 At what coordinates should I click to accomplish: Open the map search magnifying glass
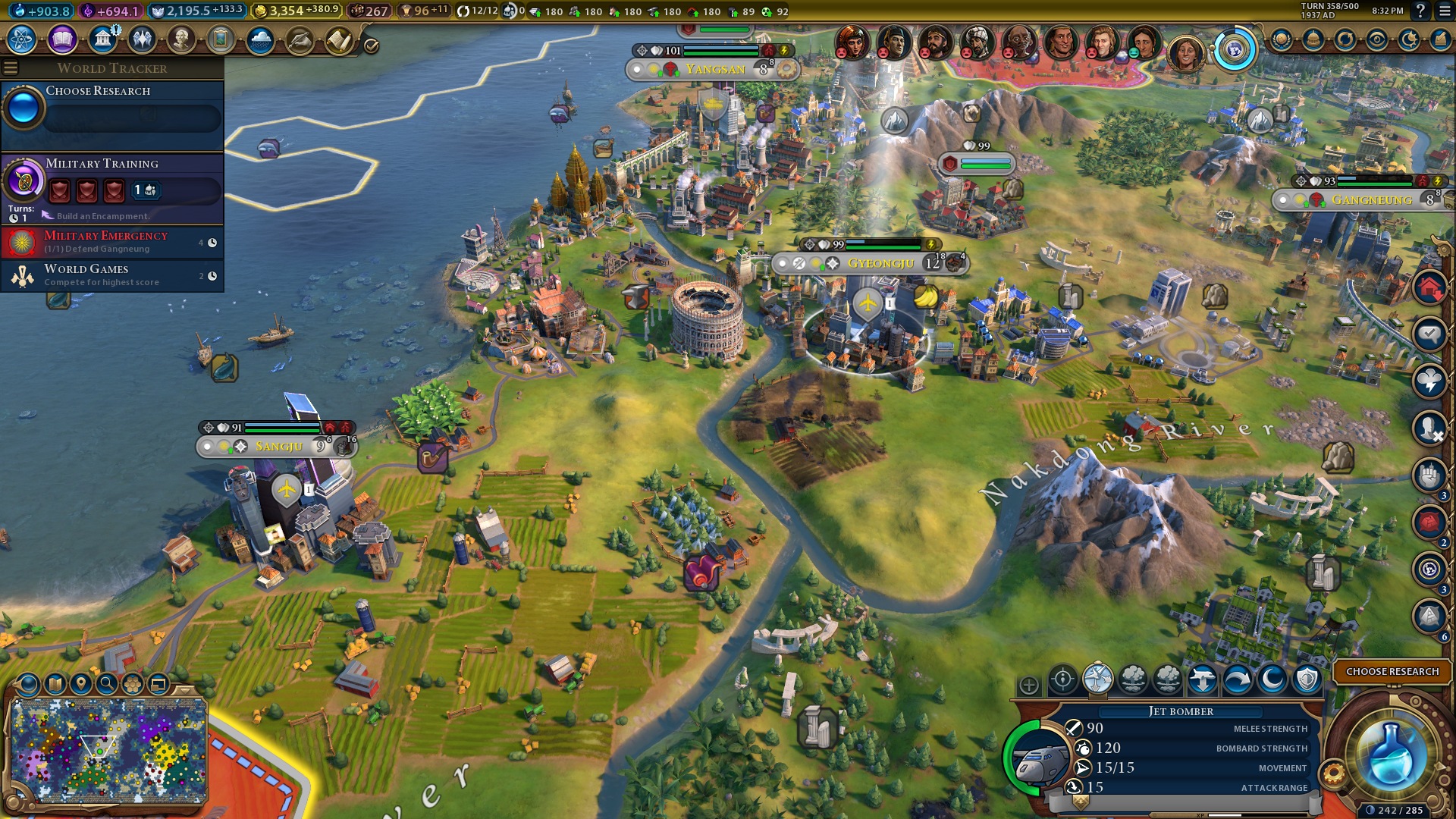107,684
